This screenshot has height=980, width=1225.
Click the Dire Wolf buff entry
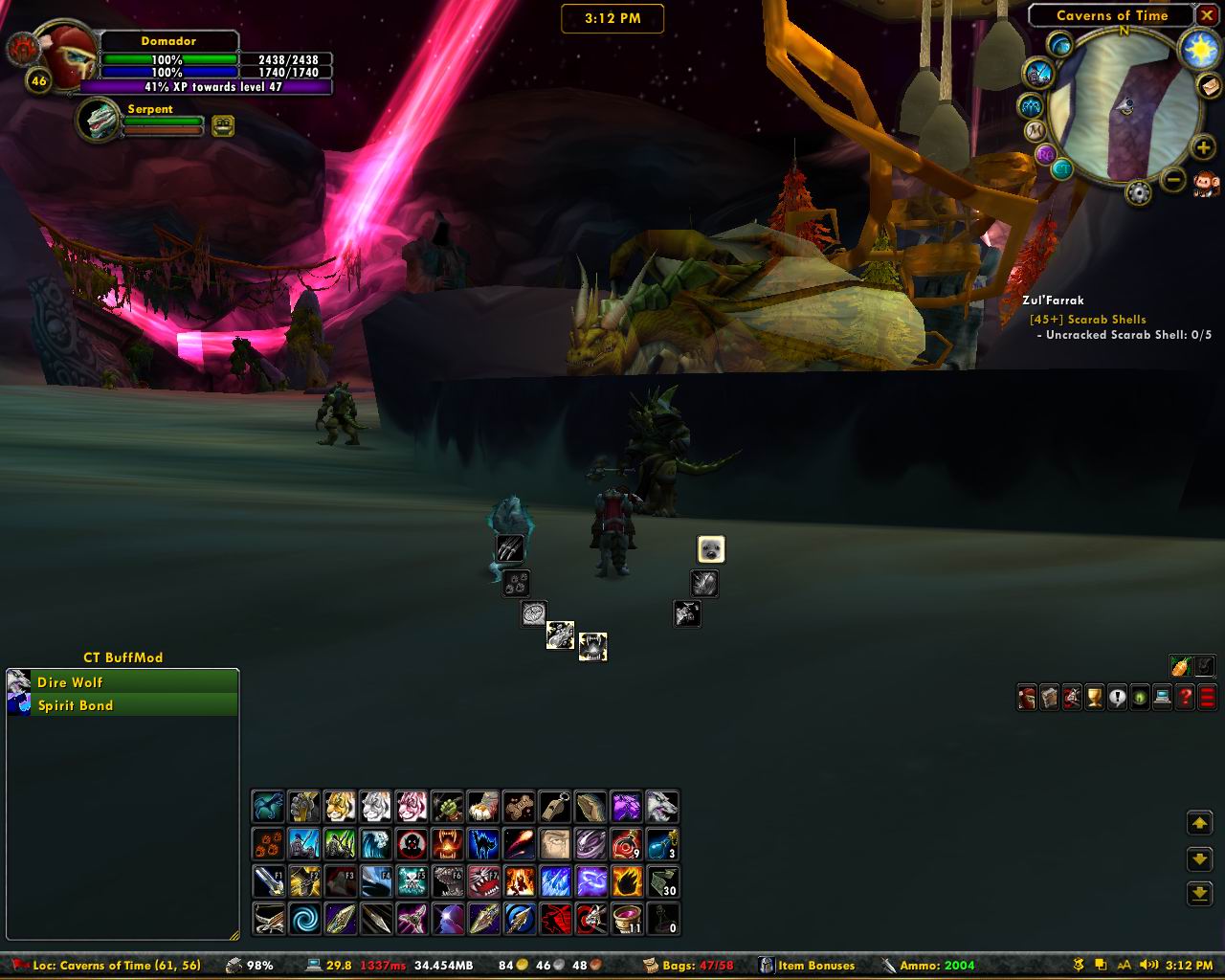[x=122, y=682]
